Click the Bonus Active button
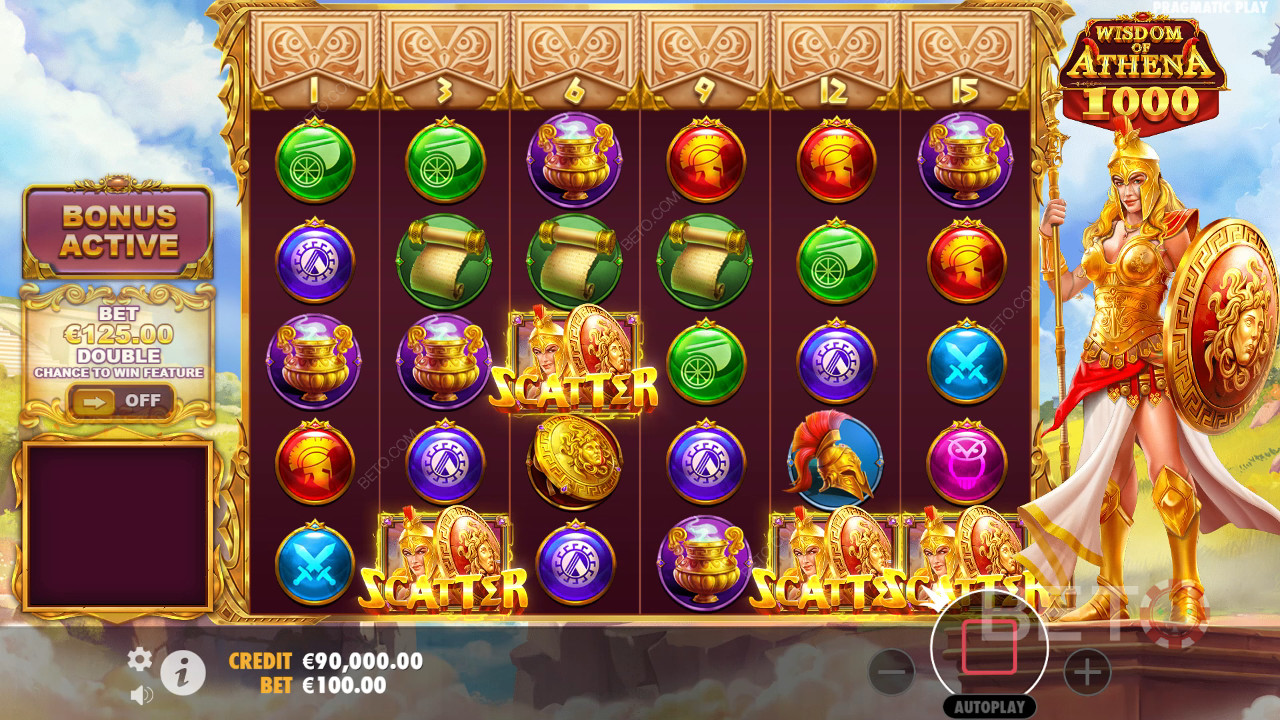Image resolution: width=1280 pixels, height=720 pixels. click(119, 231)
